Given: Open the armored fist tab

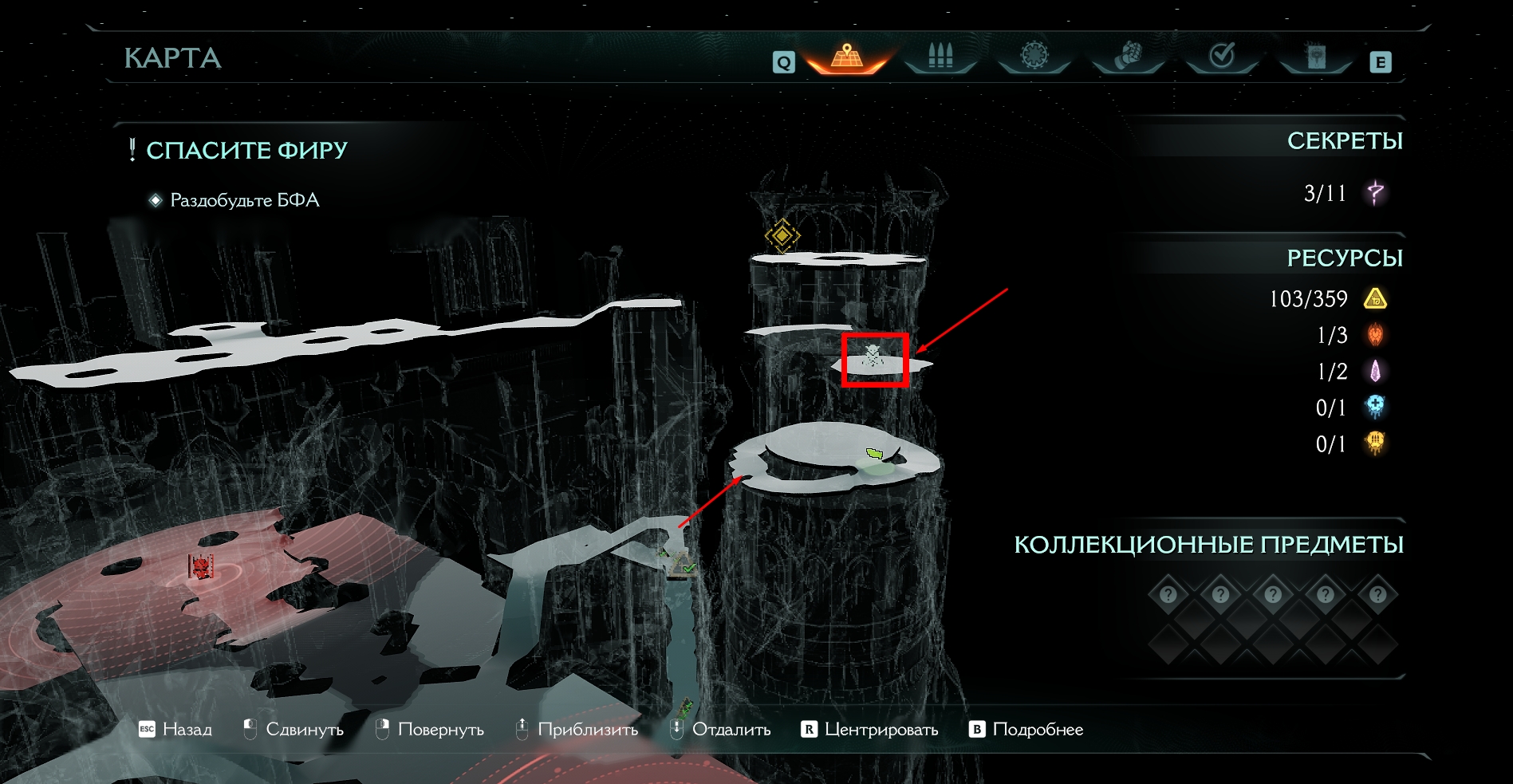Looking at the screenshot, I should (x=1128, y=57).
